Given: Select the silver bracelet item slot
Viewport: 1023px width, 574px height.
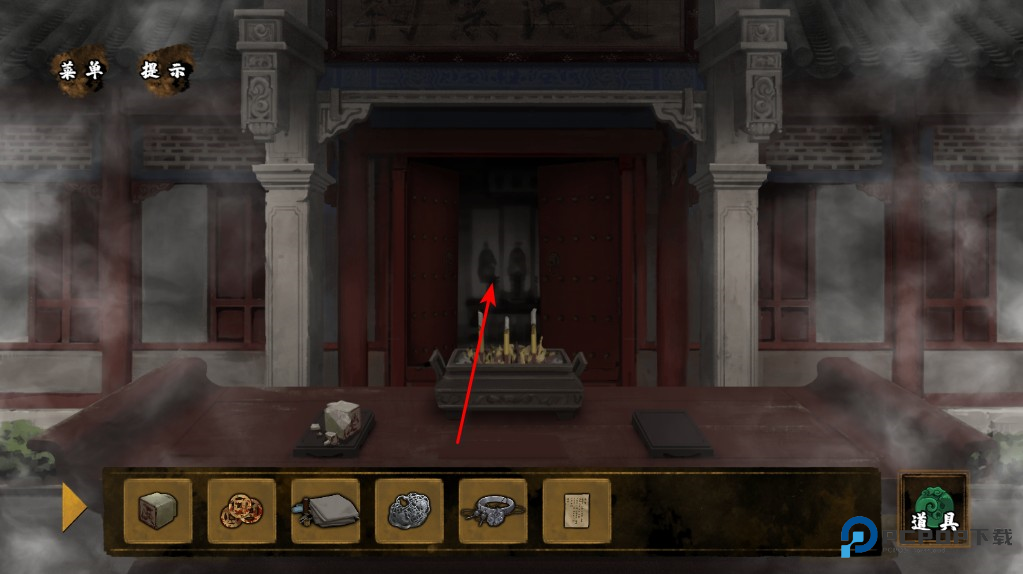Looking at the screenshot, I should click(x=493, y=511).
